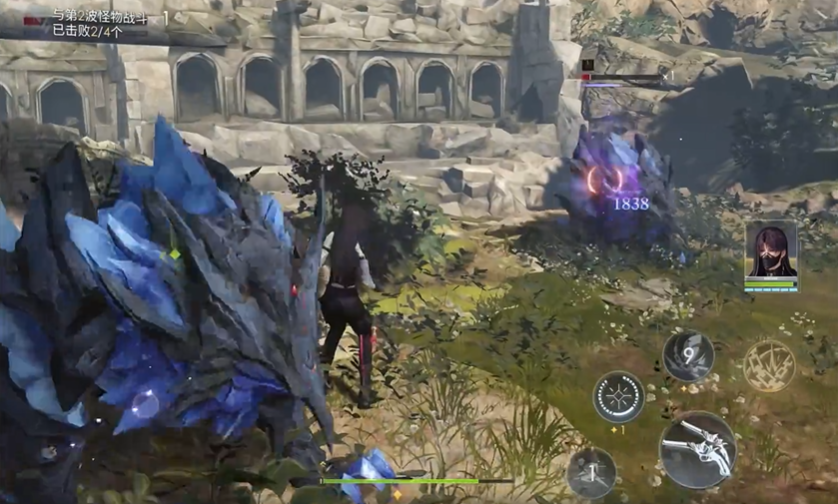The height and width of the screenshot is (504, 838).
Task: Activate the skill on cooldown showing 9
Action: coord(688,357)
